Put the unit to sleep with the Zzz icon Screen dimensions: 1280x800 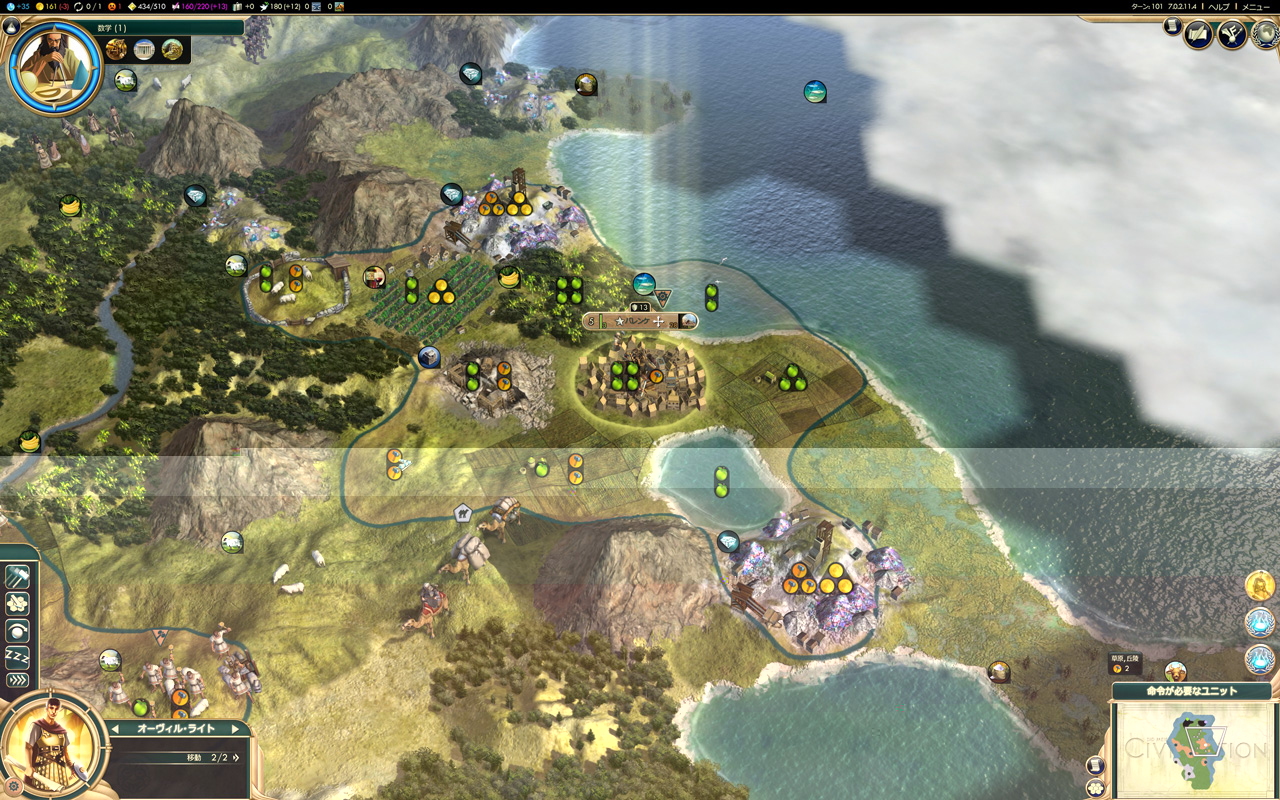coord(16,656)
